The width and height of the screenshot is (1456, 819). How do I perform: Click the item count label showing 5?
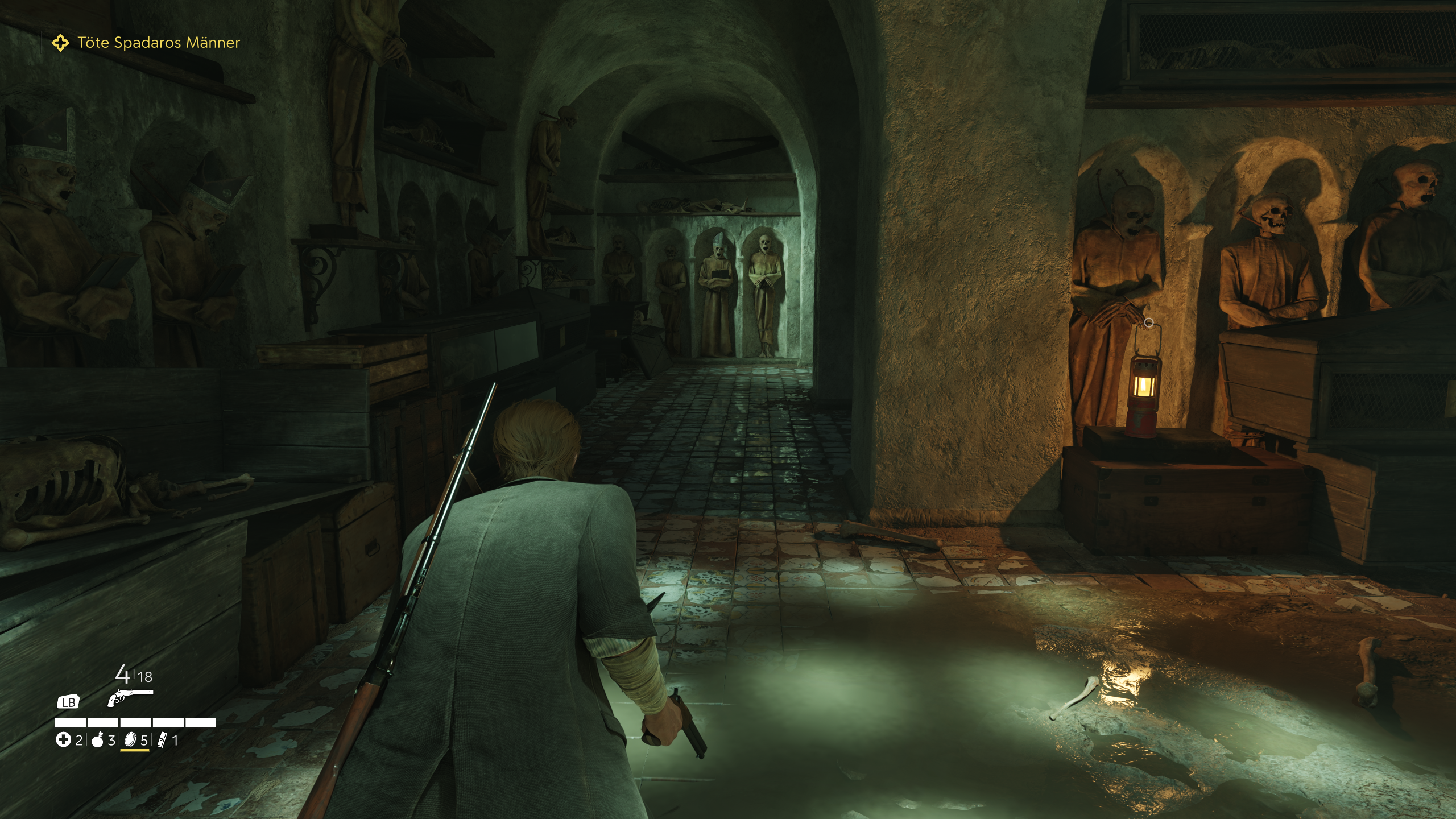(144, 741)
